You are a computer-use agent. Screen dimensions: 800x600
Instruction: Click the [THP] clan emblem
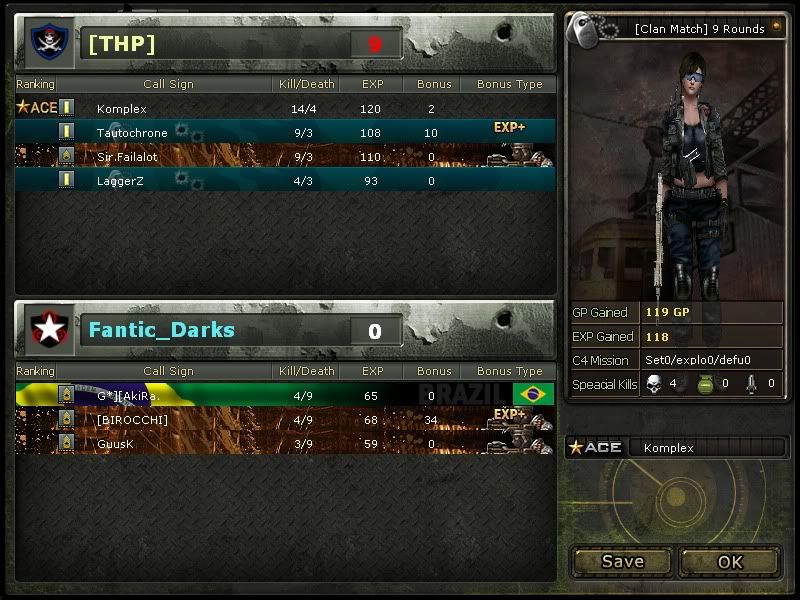point(46,43)
